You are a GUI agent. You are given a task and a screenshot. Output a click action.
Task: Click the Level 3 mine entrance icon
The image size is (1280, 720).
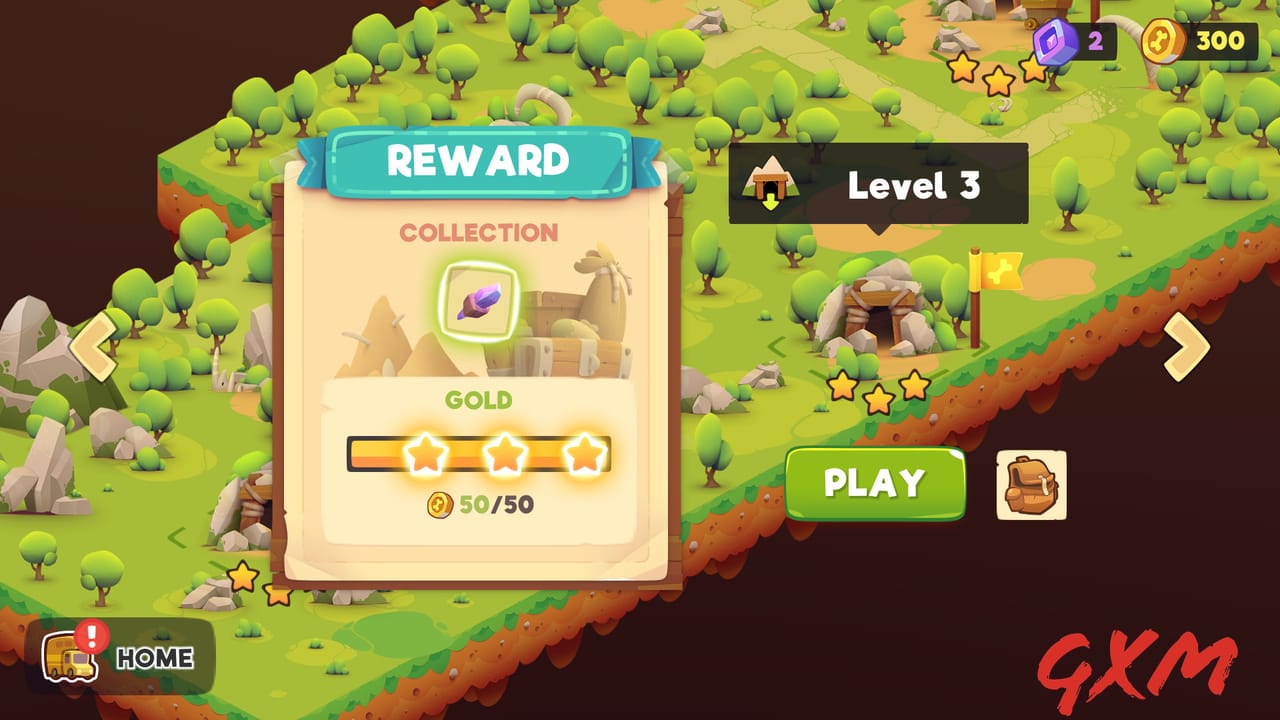(770, 182)
